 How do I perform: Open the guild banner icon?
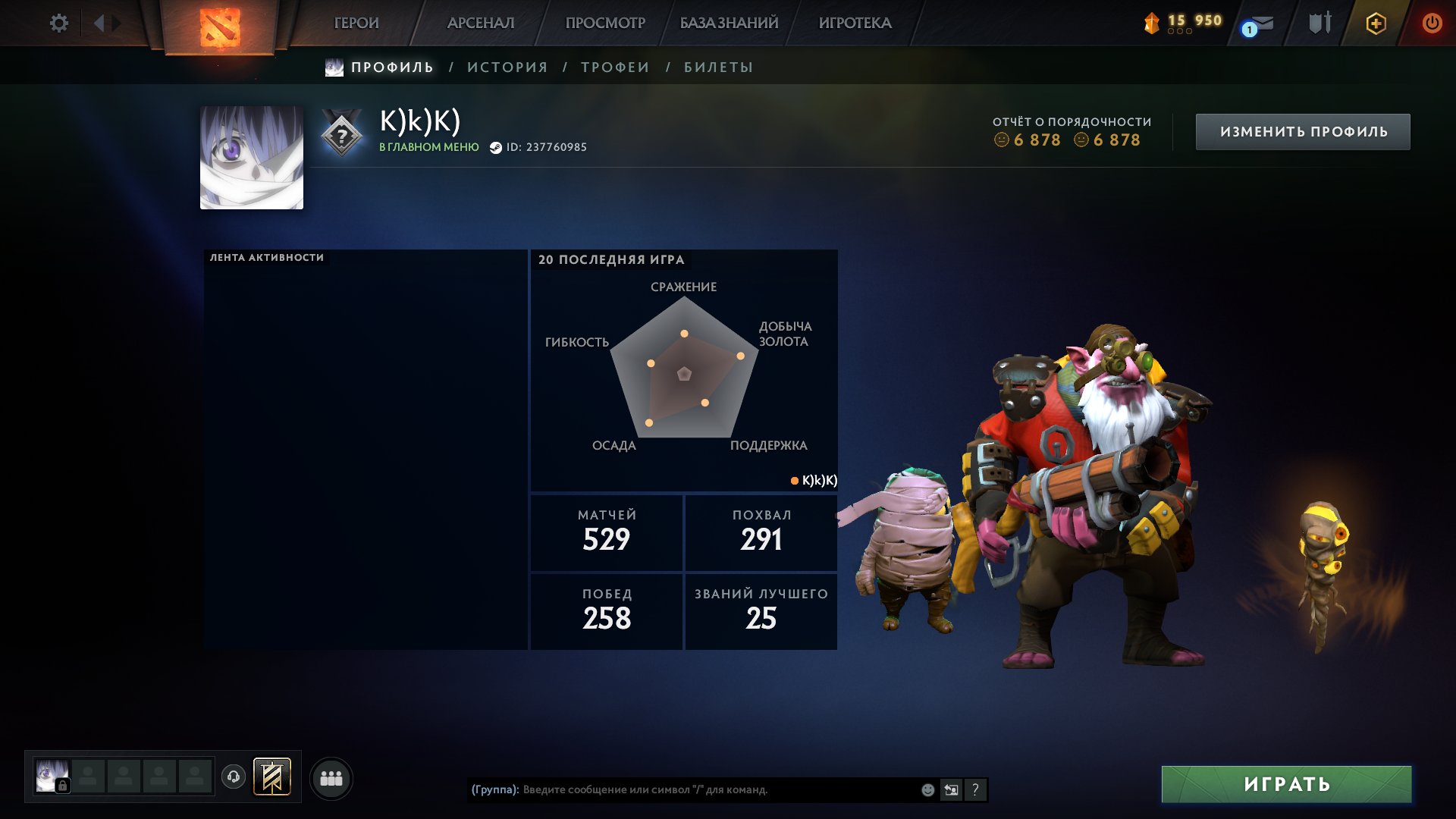pyautogui.click(x=271, y=777)
